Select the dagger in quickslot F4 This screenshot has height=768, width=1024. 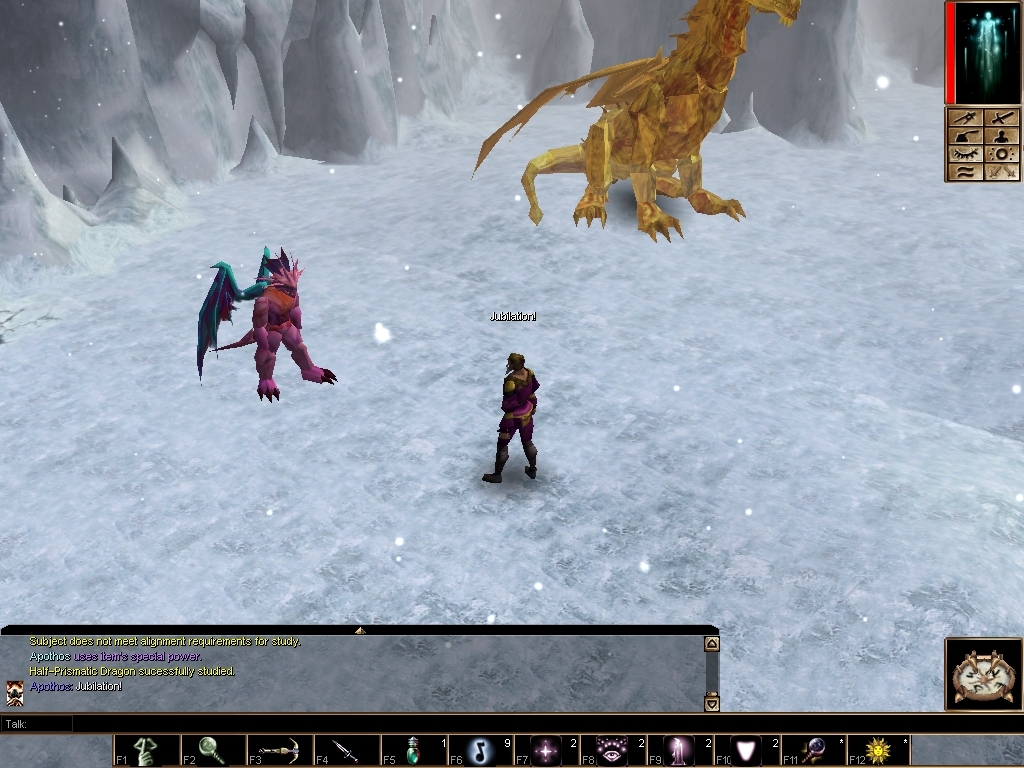[346, 751]
